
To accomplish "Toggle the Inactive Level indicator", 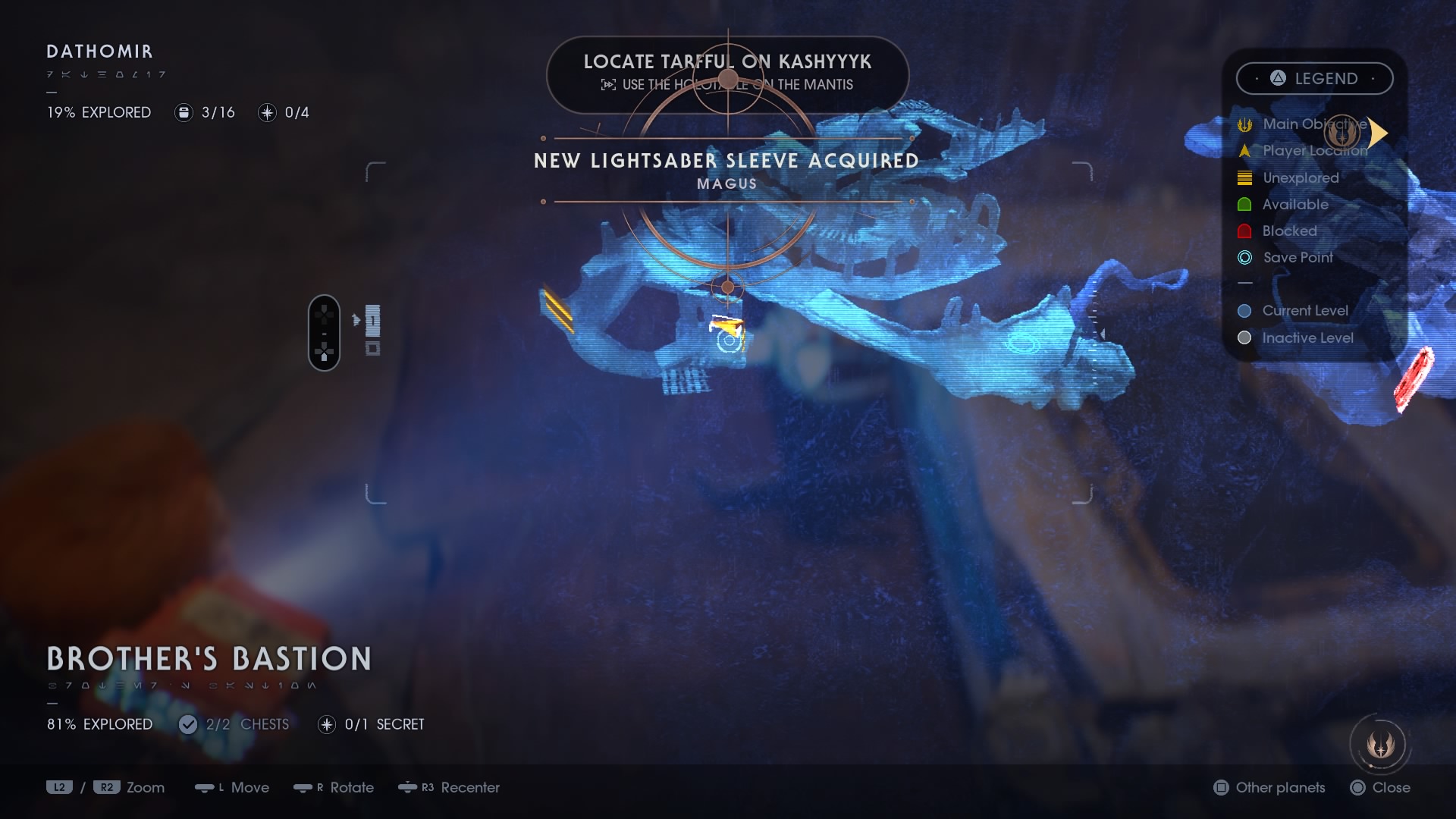I will point(1244,337).
